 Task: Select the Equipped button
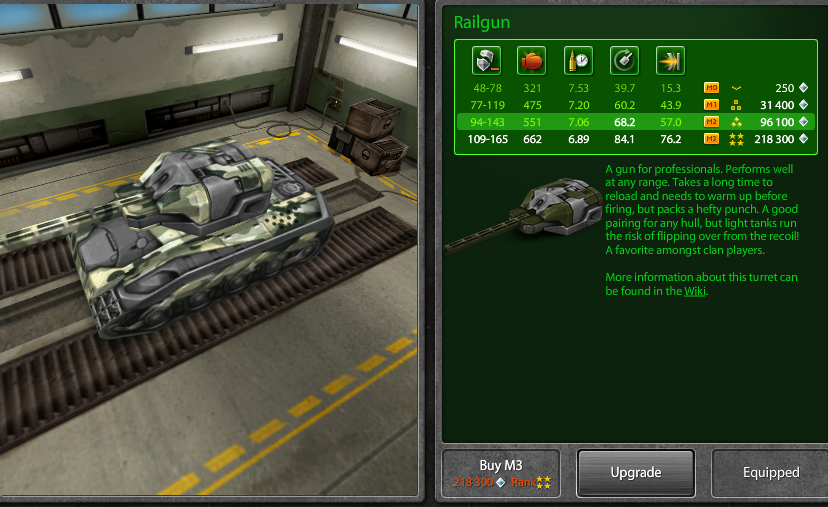point(770,473)
